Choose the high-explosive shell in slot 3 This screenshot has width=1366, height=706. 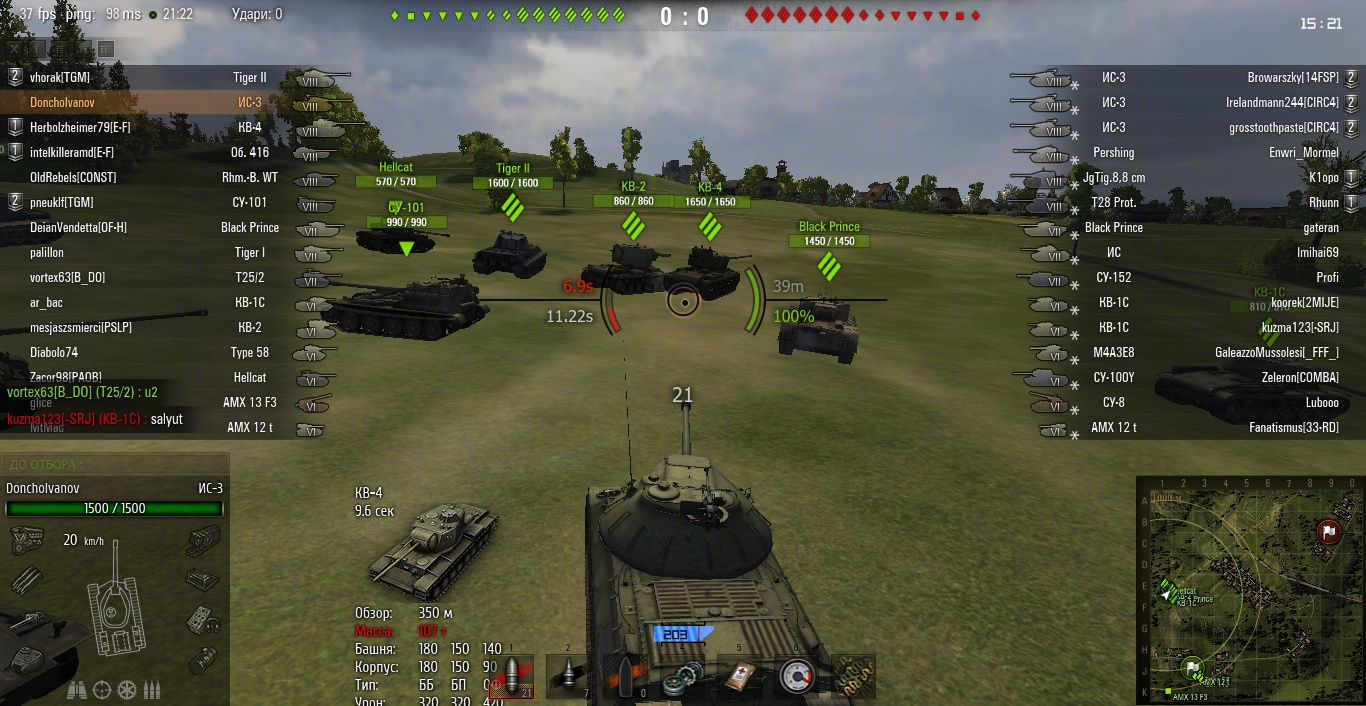[627, 676]
